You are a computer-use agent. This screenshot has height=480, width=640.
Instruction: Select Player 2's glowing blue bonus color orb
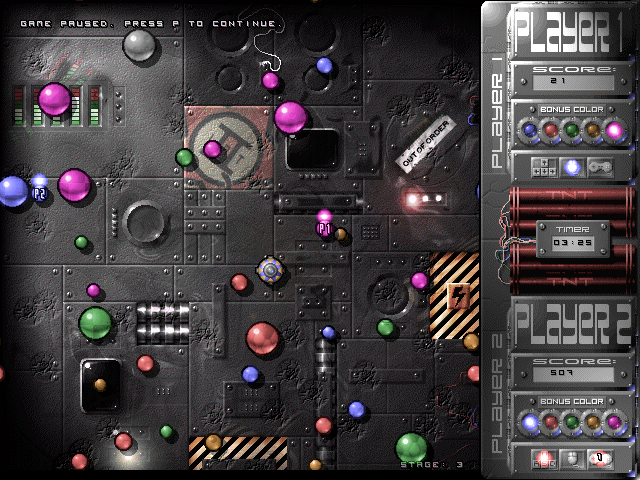tap(530, 422)
